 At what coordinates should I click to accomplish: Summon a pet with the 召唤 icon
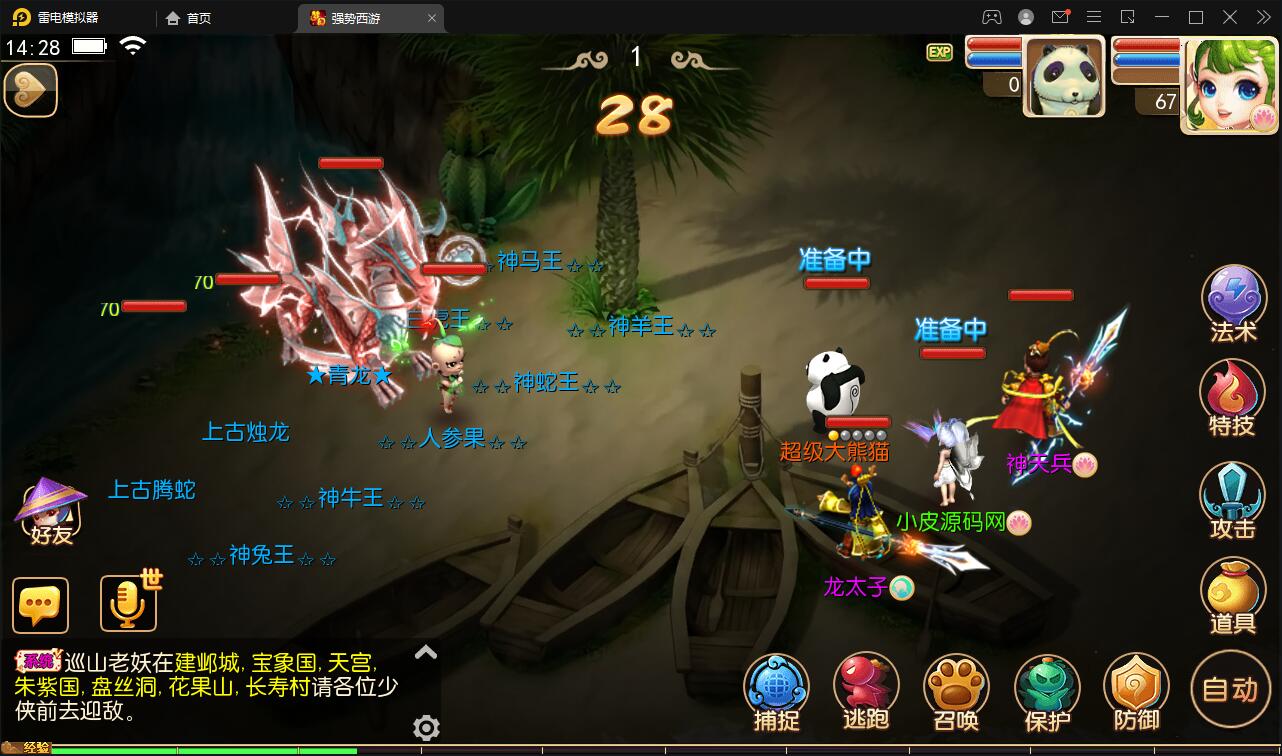[956, 690]
